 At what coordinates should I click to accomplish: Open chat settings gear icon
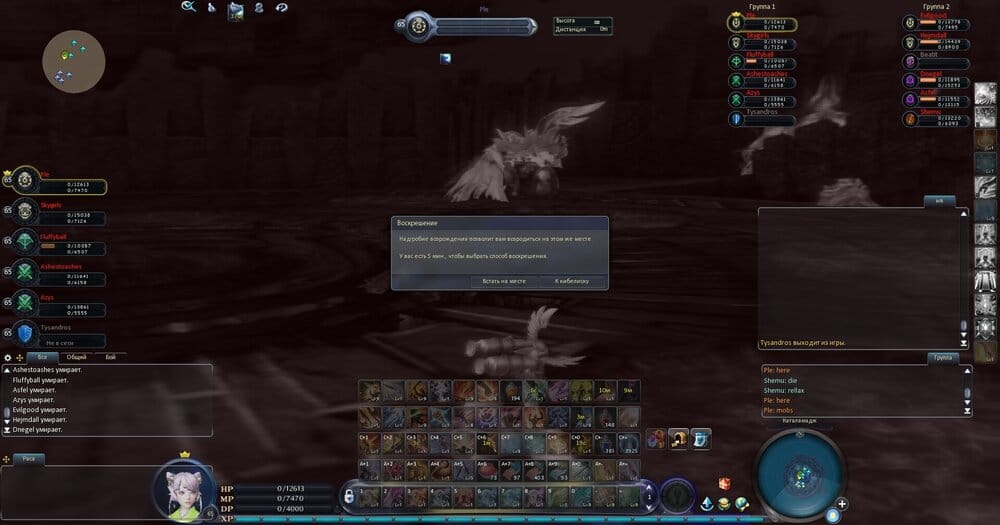click(x=8, y=357)
